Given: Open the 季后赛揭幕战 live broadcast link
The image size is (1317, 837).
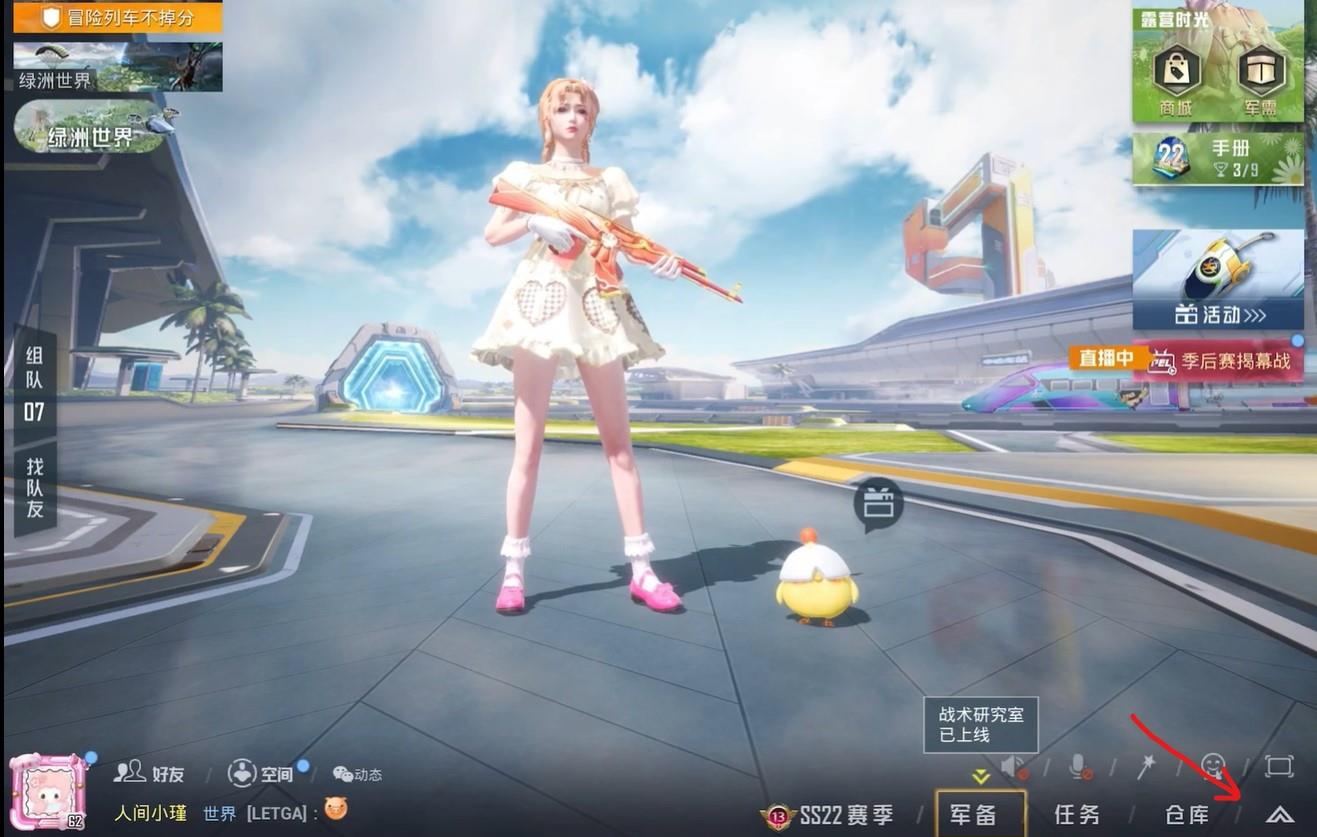Looking at the screenshot, I should click(x=1232, y=359).
